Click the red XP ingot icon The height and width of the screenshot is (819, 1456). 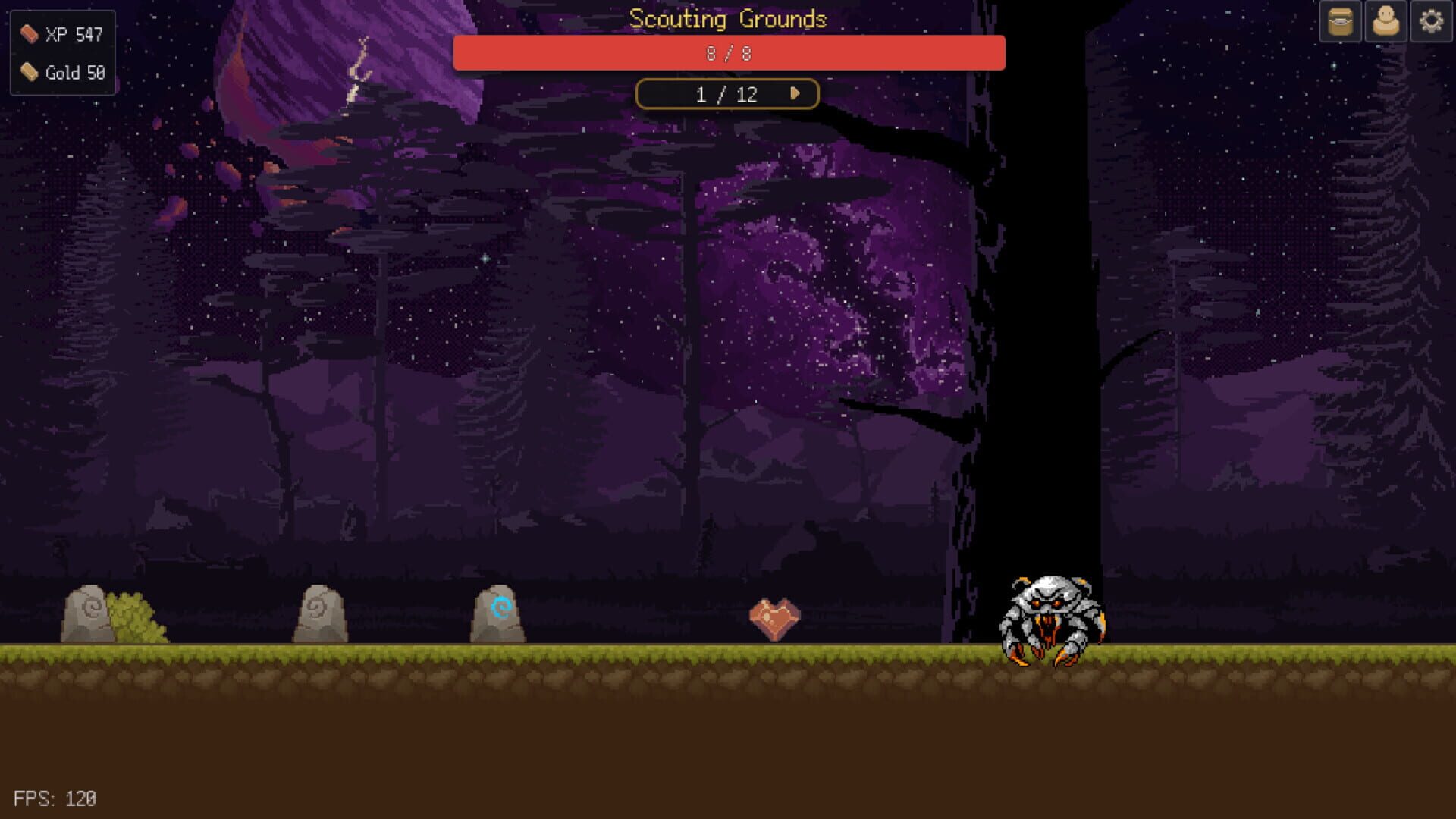point(28,33)
